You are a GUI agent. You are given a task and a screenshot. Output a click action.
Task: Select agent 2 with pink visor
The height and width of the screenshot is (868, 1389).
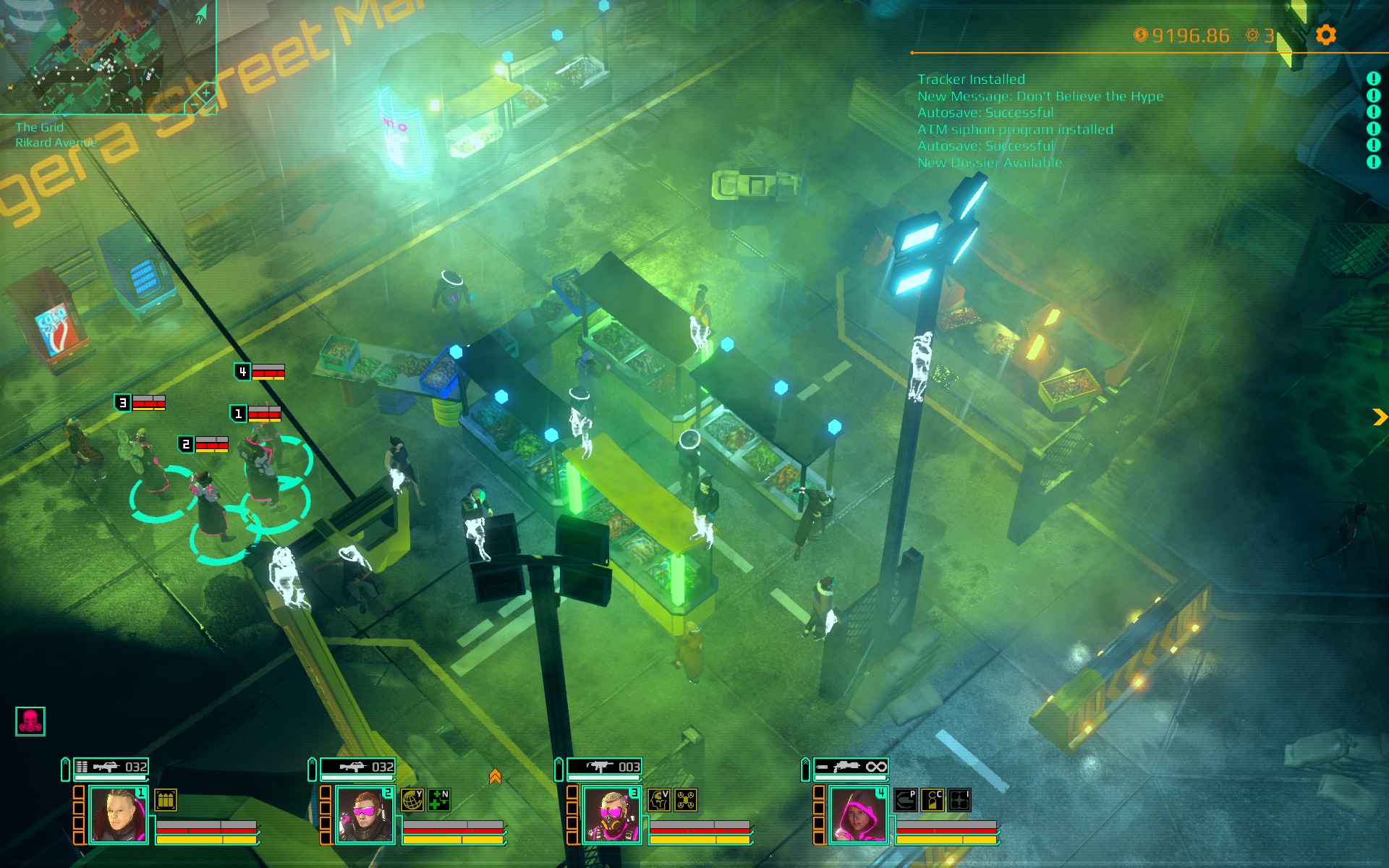pyautogui.click(x=364, y=815)
